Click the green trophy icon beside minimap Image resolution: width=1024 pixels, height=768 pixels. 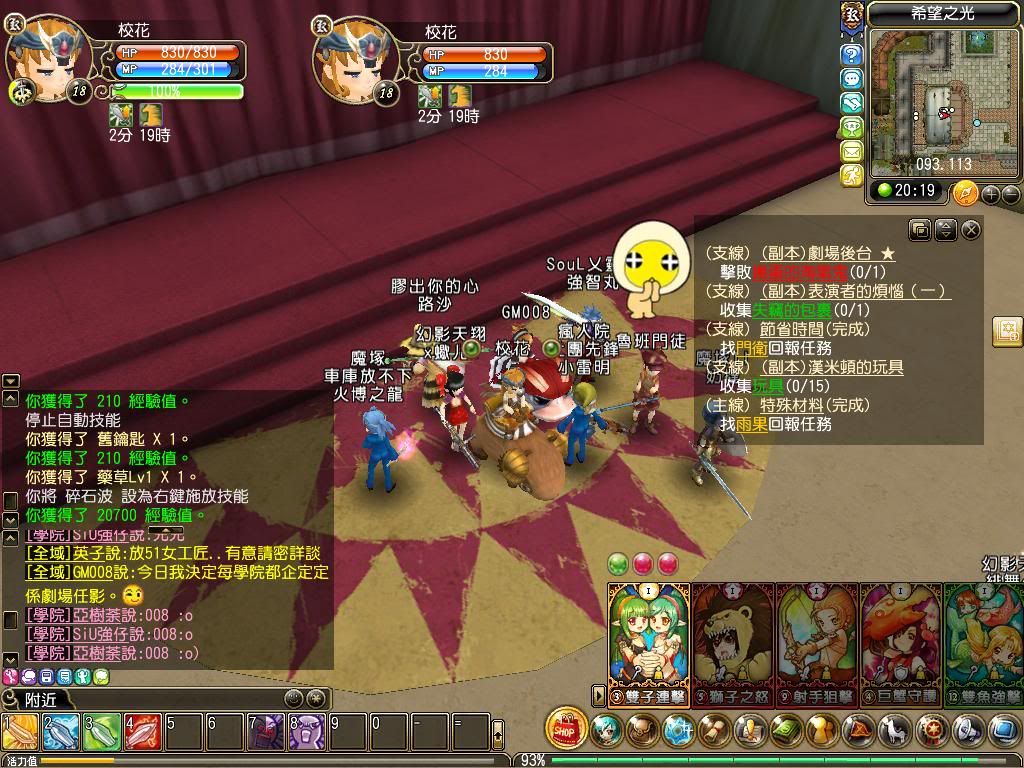tap(852, 127)
